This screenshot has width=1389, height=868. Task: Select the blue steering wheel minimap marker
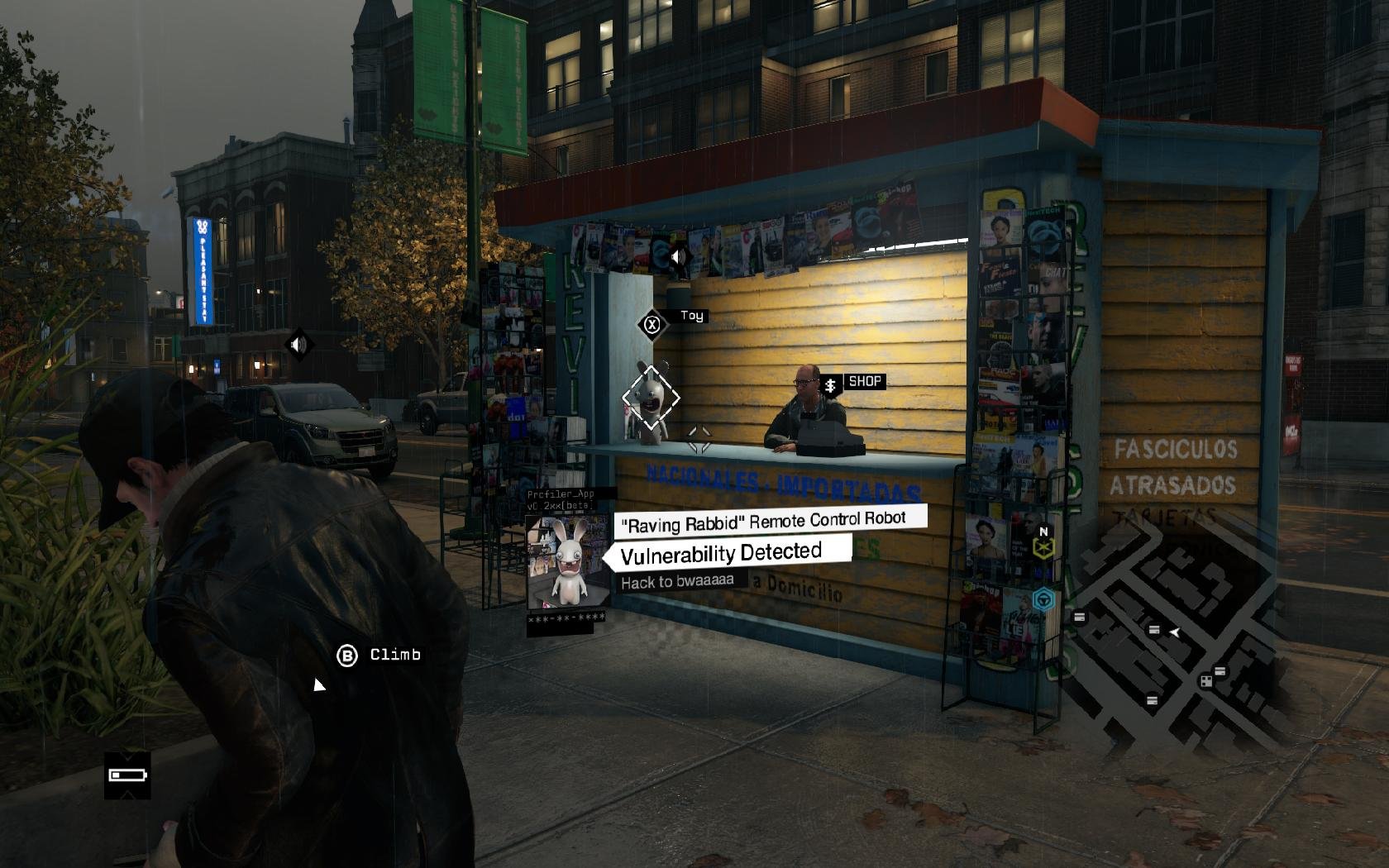[x=1044, y=599]
